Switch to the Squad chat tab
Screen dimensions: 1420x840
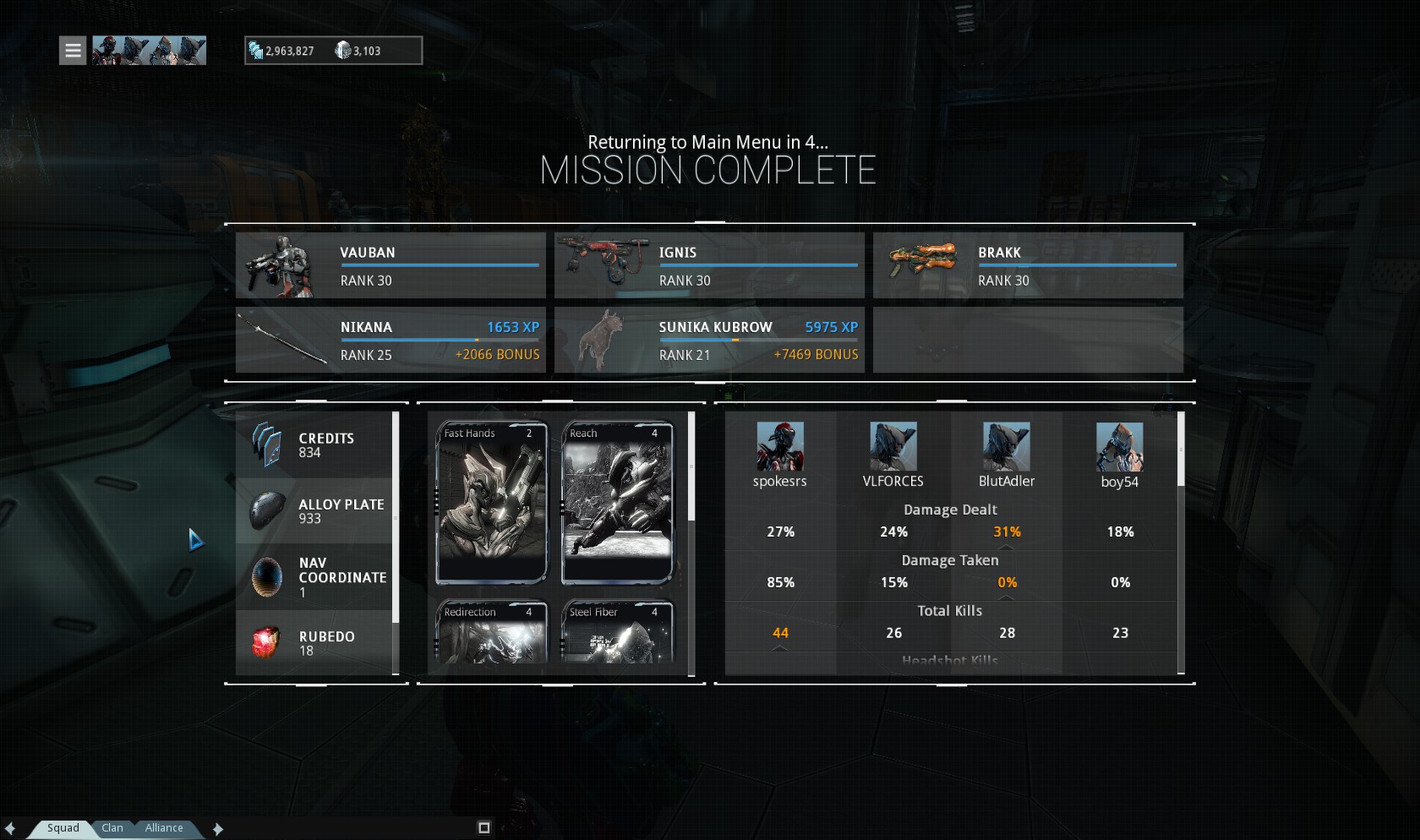[63, 828]
